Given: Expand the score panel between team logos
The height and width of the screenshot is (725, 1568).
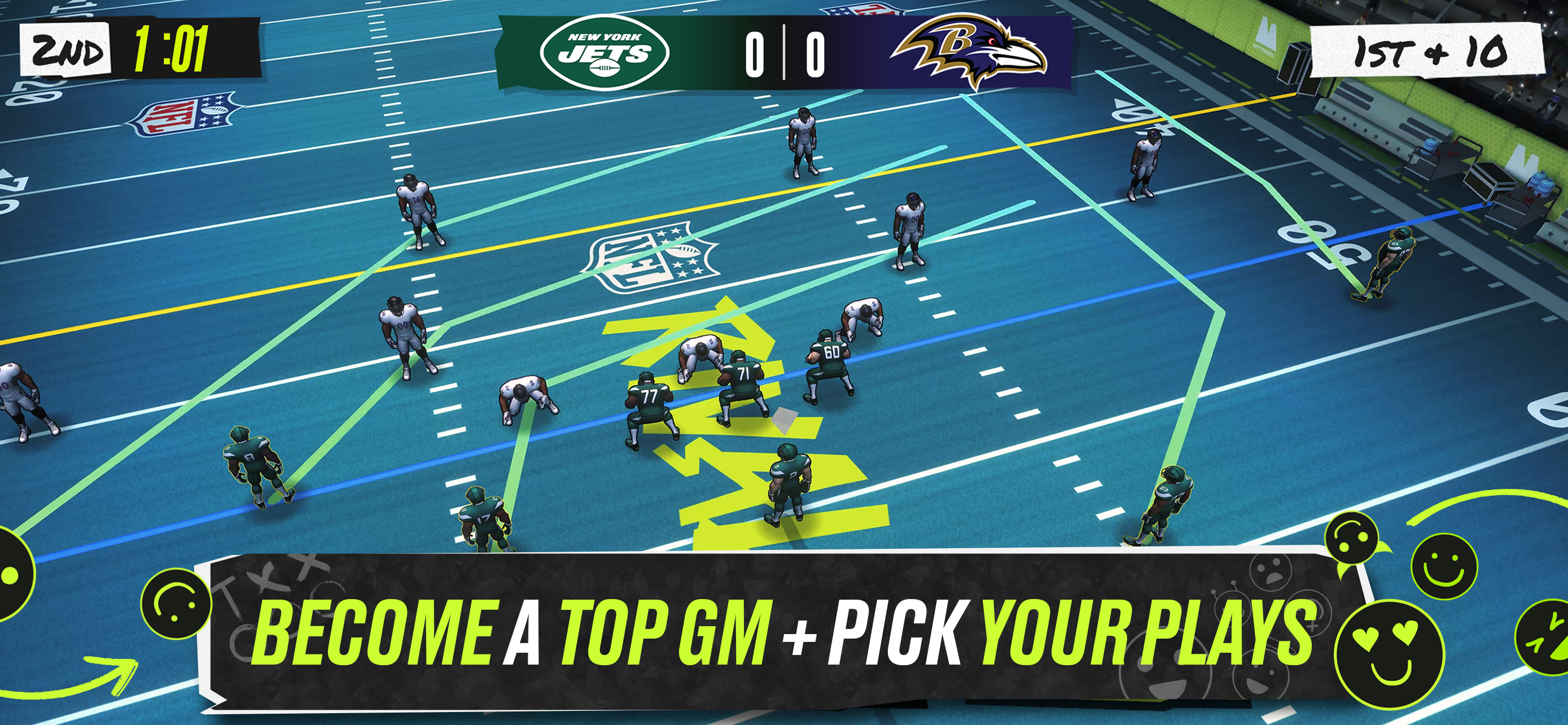Looking at the screenshot, I should point(785,55).
